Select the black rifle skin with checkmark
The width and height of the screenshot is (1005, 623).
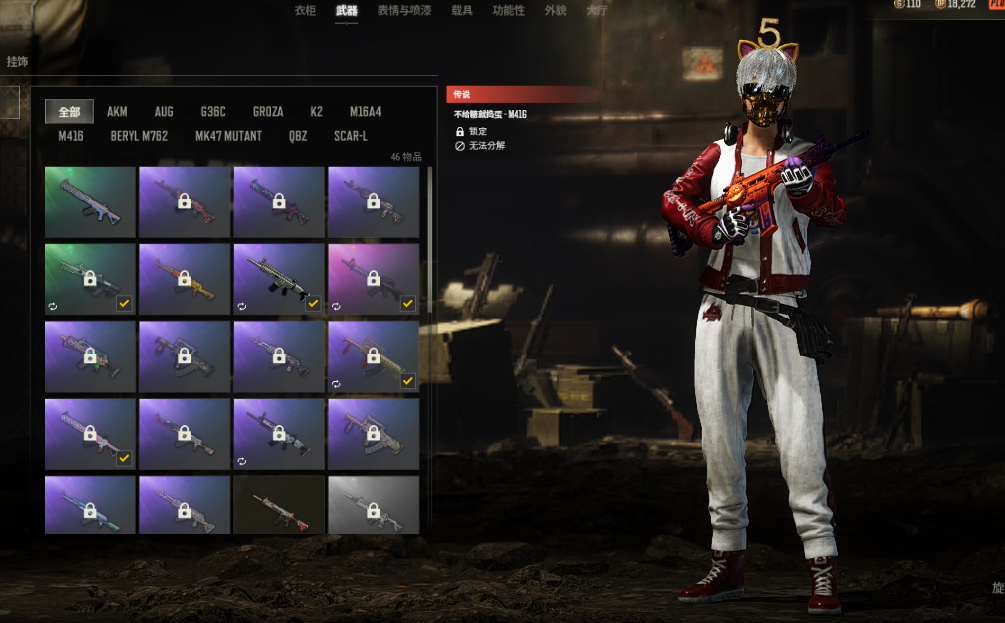point(278,278)
